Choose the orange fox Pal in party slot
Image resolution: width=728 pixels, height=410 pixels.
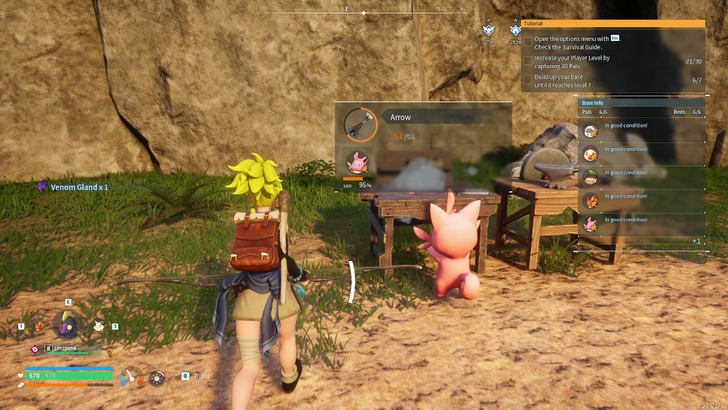click(x=39, y=326)
